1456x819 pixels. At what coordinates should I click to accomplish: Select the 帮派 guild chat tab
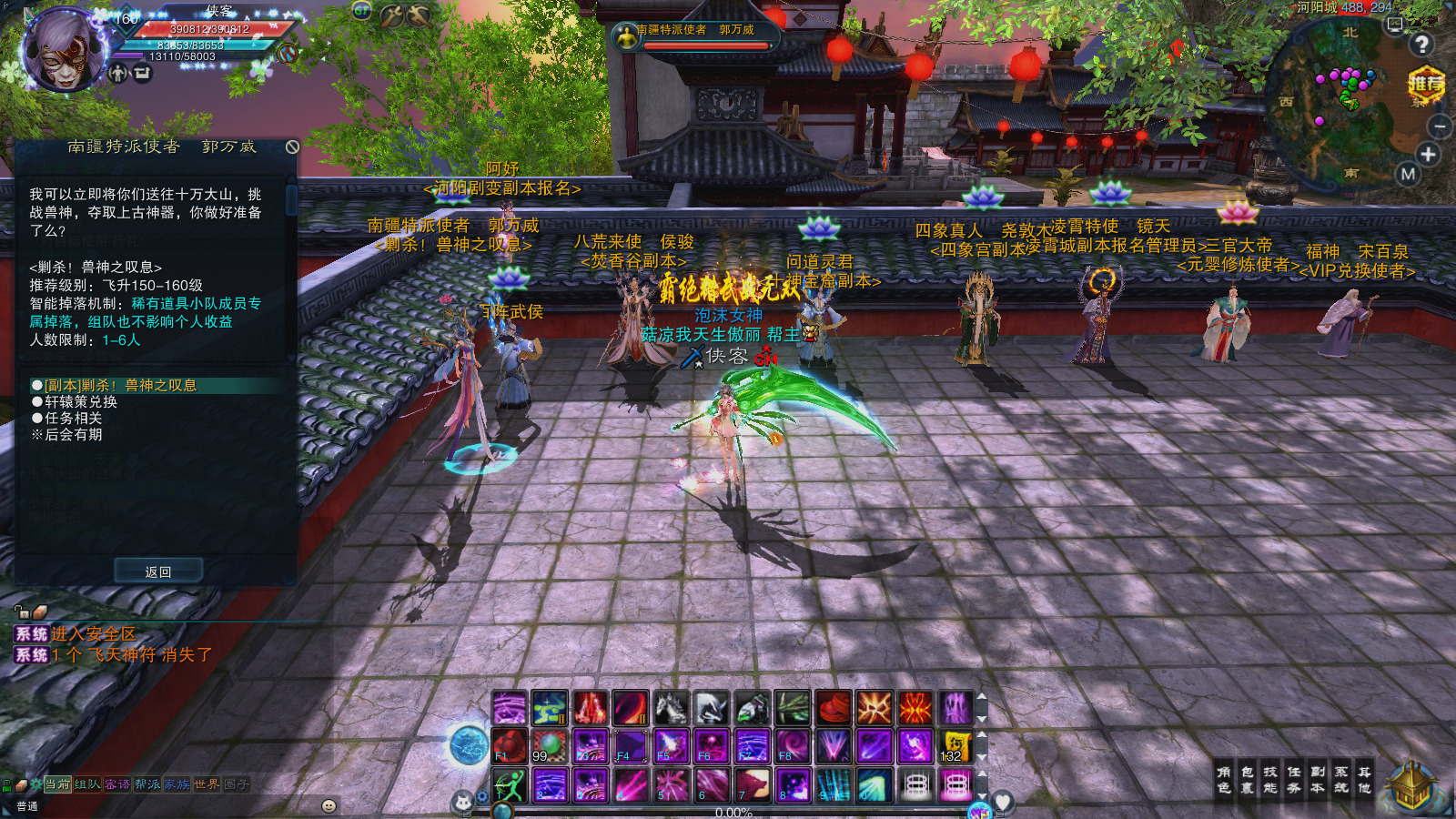pyautogui.click(x=147, y=784)
